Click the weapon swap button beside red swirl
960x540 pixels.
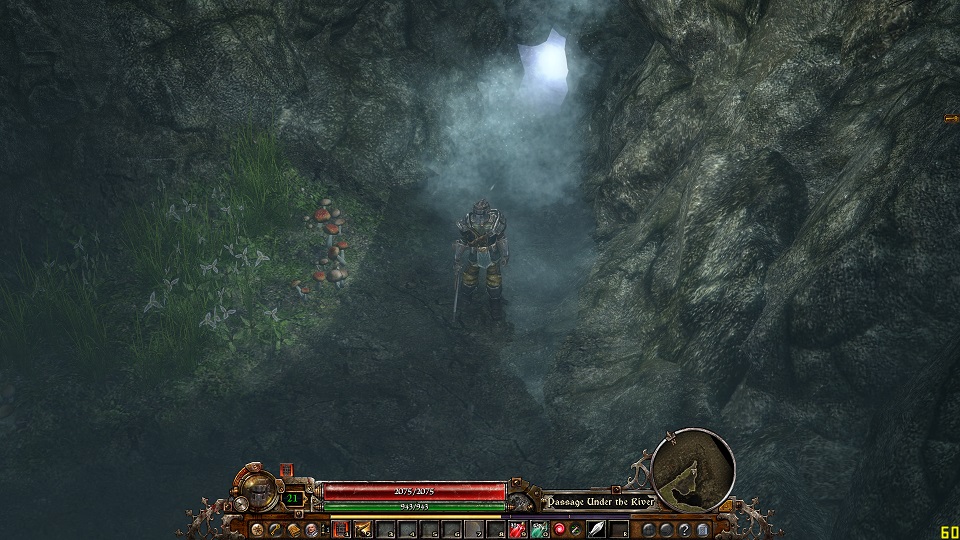[577, 529]
